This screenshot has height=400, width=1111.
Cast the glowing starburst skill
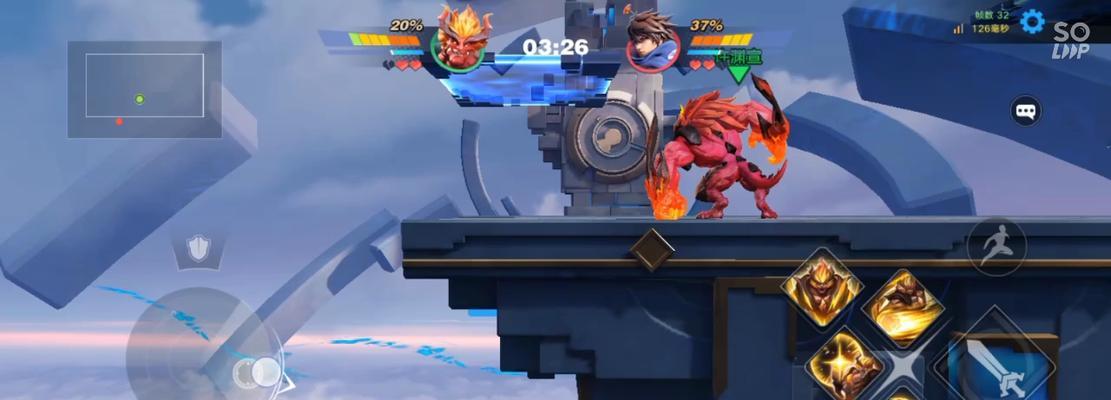click(x=845, y=364)
